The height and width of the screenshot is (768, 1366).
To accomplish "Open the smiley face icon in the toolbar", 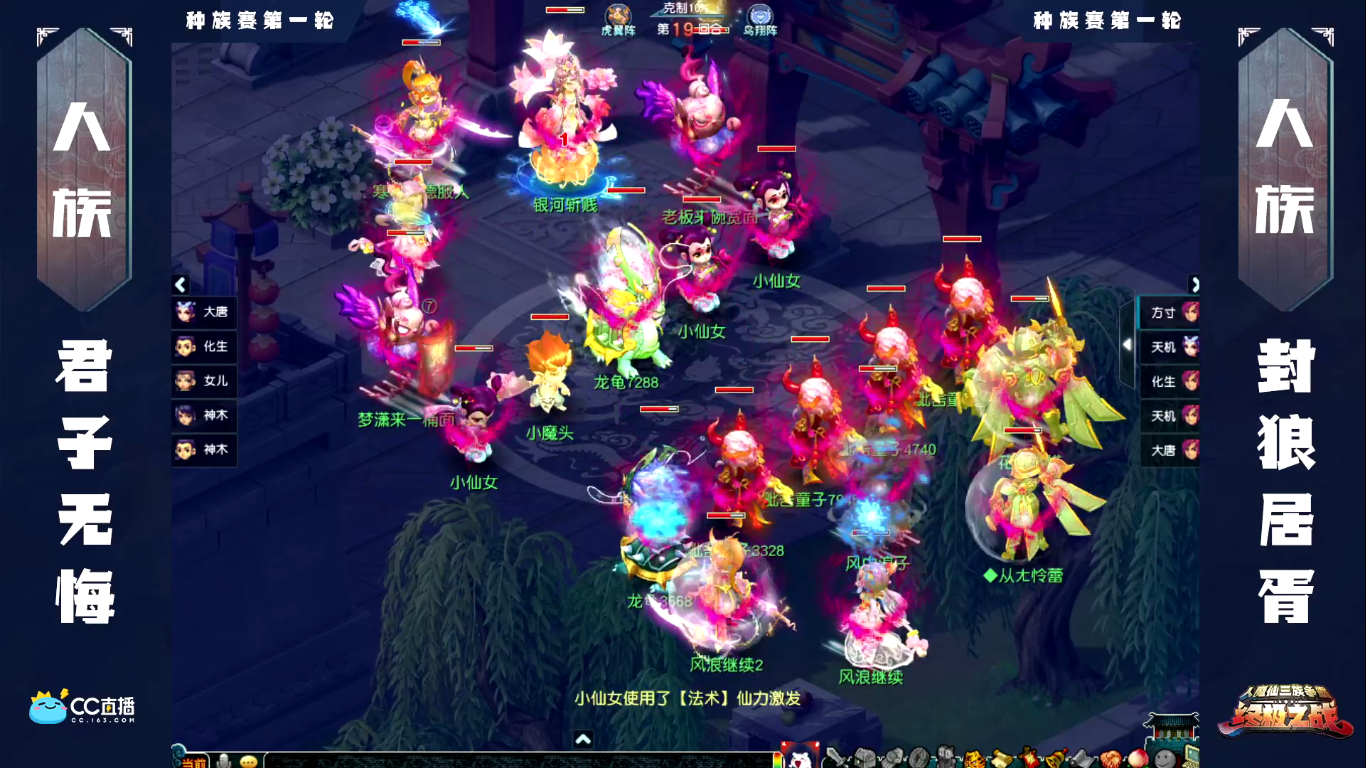I will point(1163,758).
